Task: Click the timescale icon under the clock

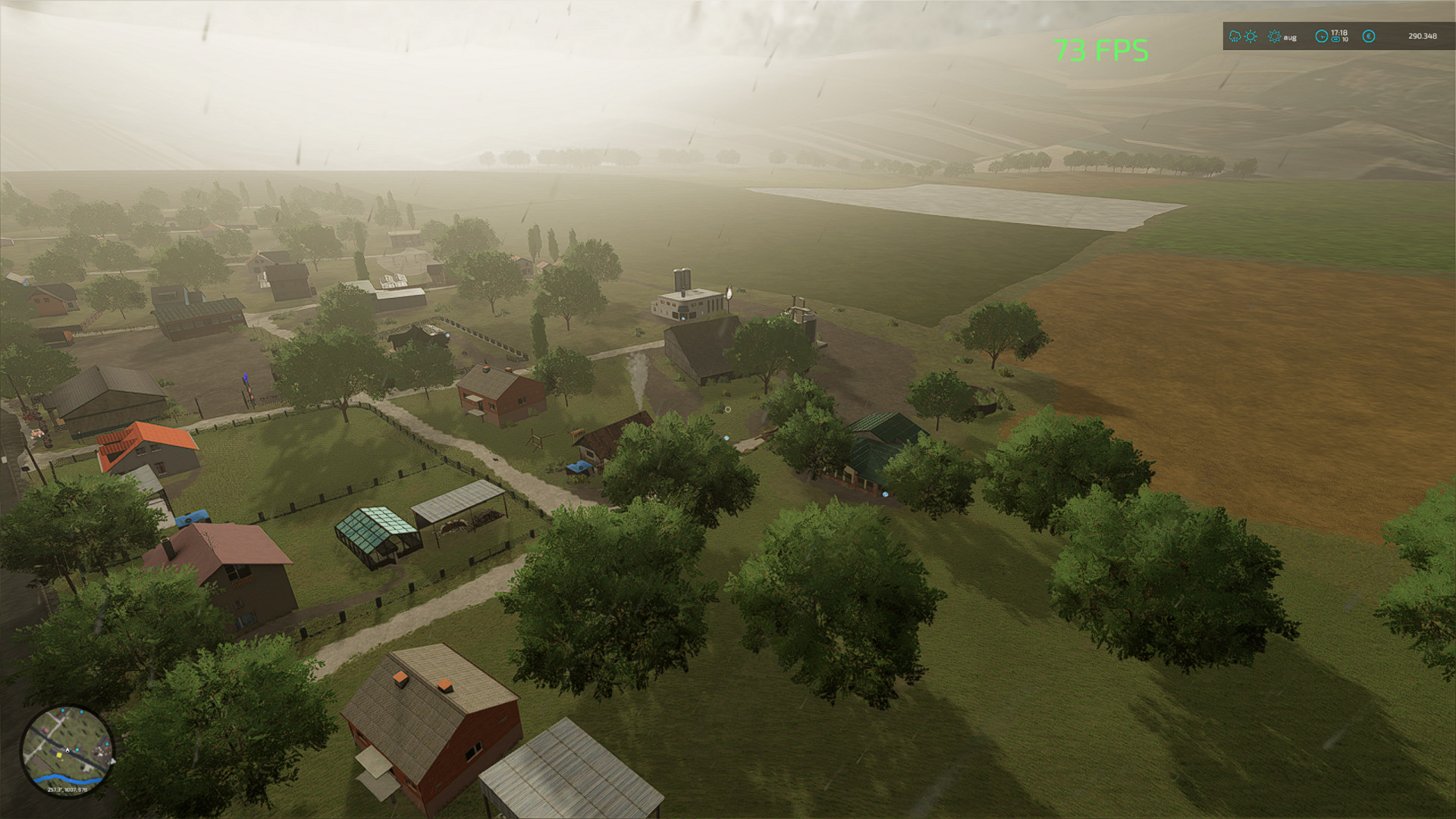Action: click(1336, 40)
